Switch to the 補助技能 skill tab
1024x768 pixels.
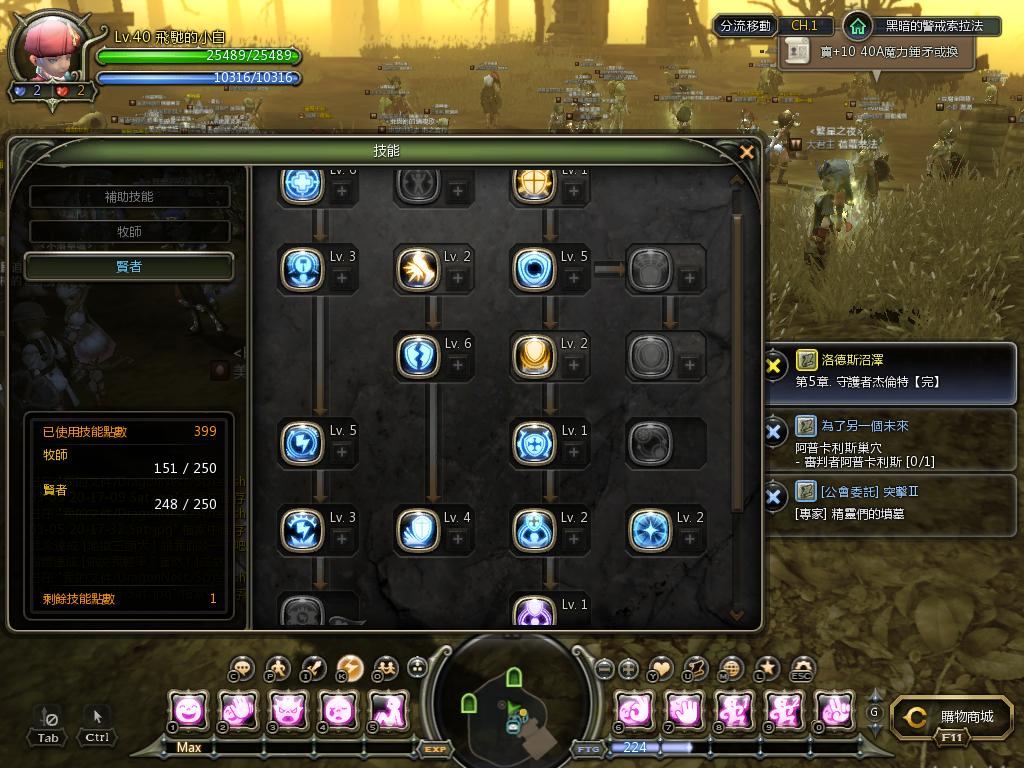point(129,197)
